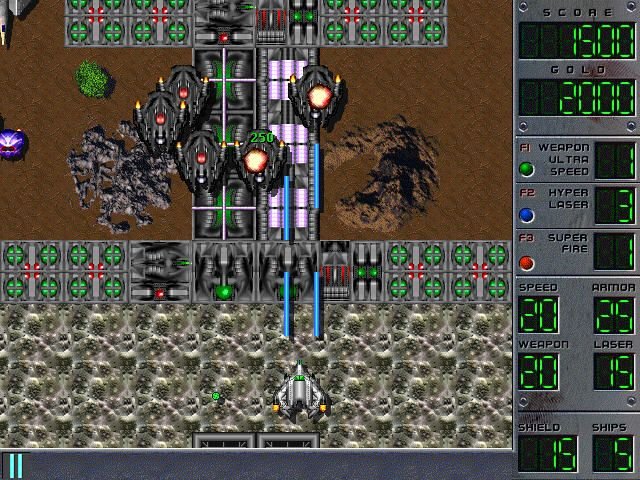Click the cyan pause icon

tap(16, 466)
